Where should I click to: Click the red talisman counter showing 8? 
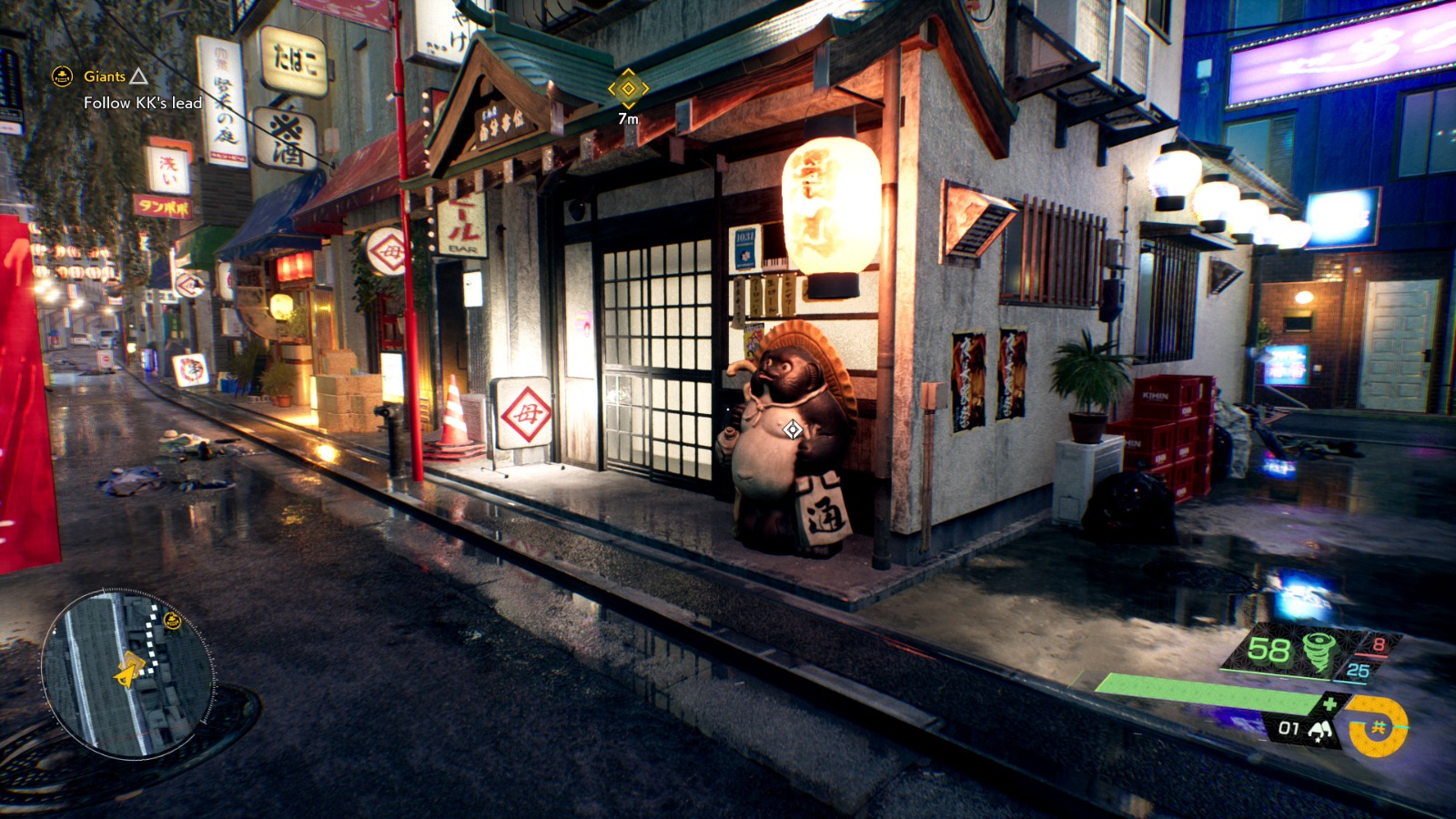click(x=1380, y=644)
